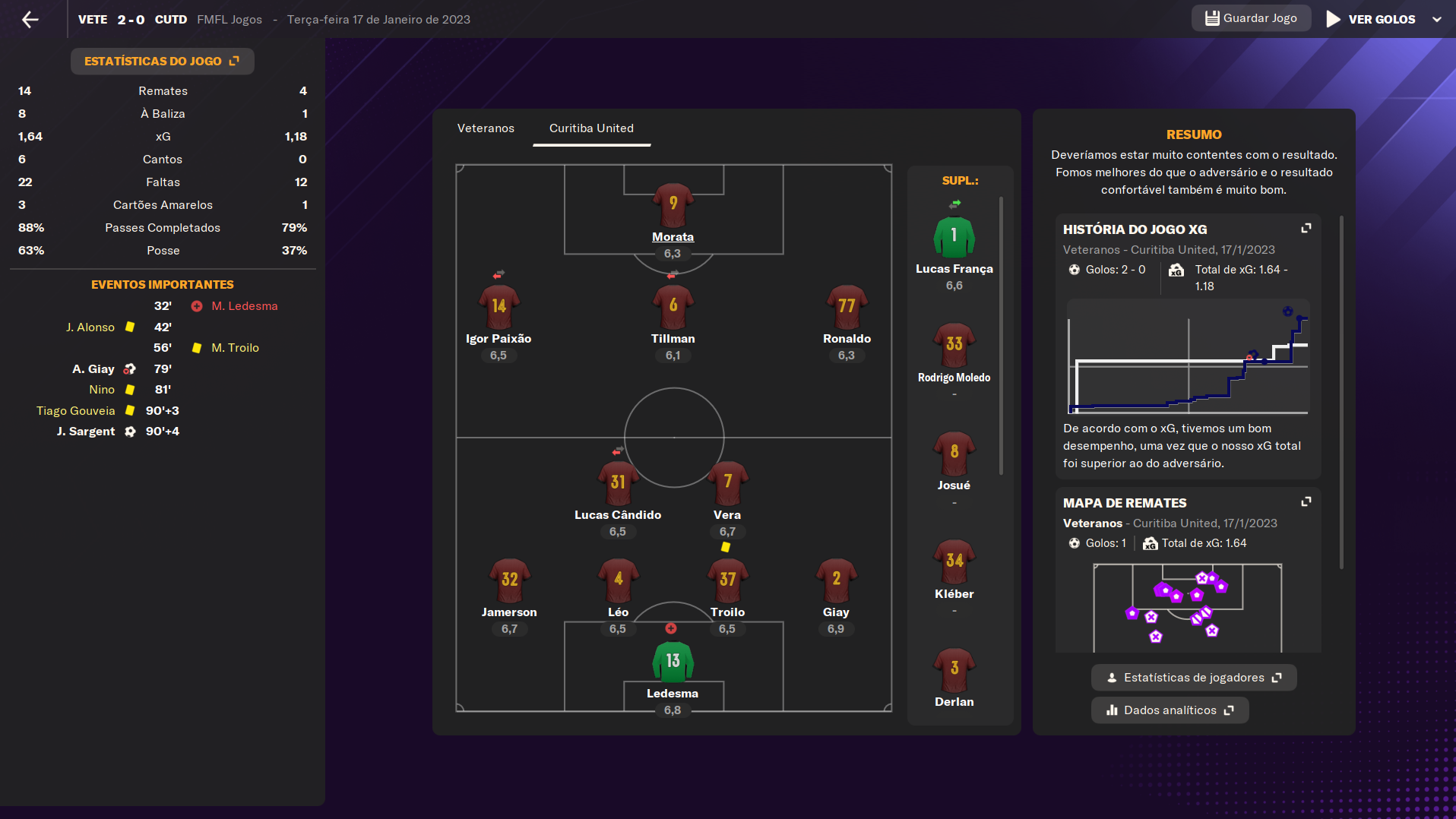The width and height of the screenshot is (1456, 819).
Task: Go back using the arrow button
Action: pos(30,20)
